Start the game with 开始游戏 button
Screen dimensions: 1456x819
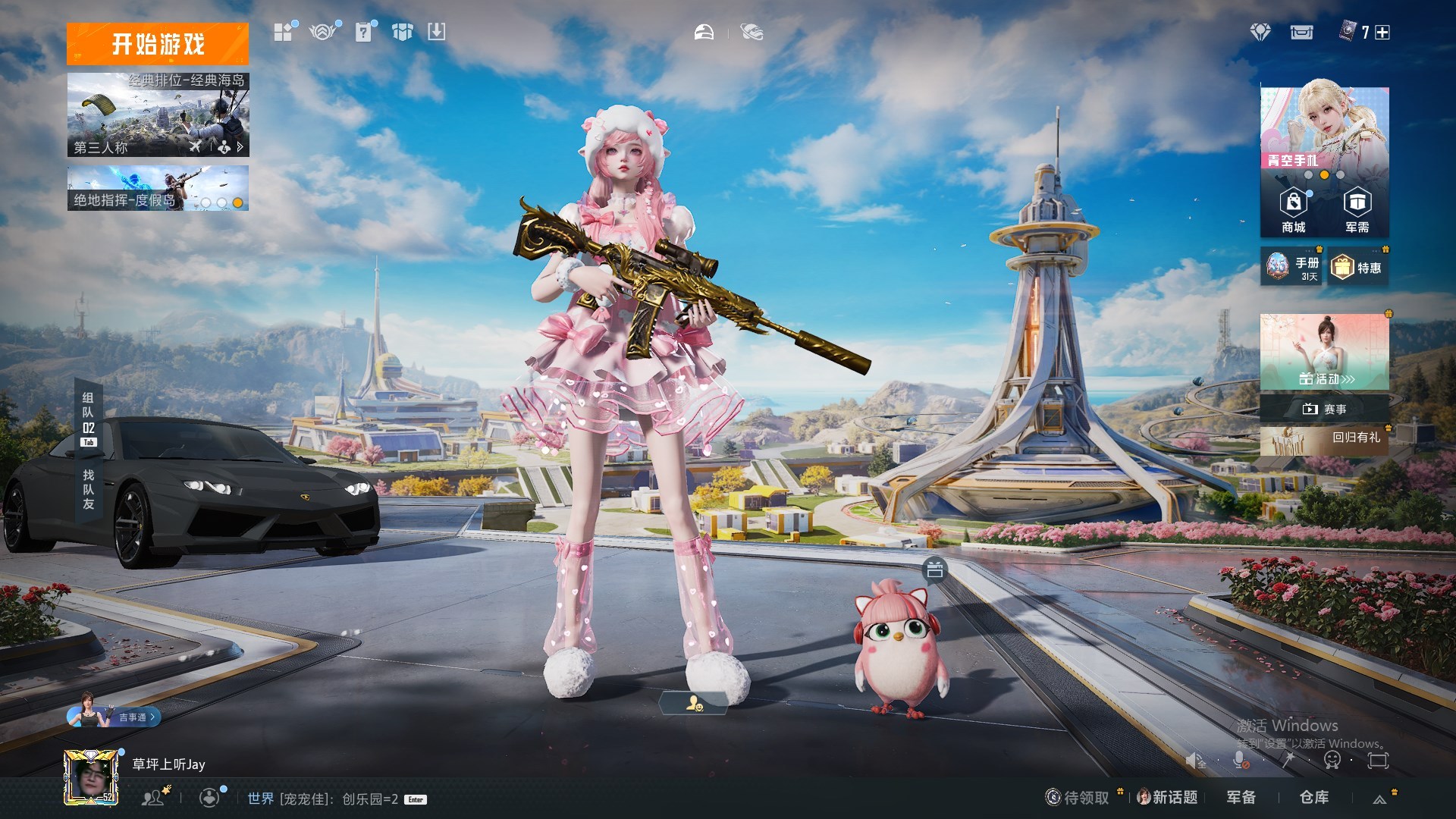[x=158, y=44]
